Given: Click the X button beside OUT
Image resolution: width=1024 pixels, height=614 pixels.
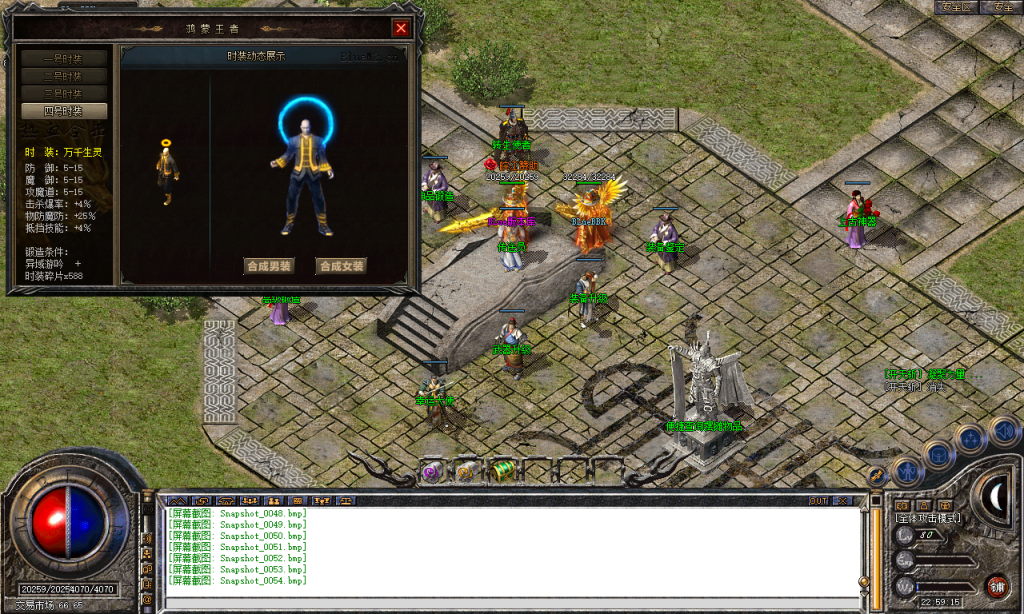Looking at the screenshot, I should 843,500.
